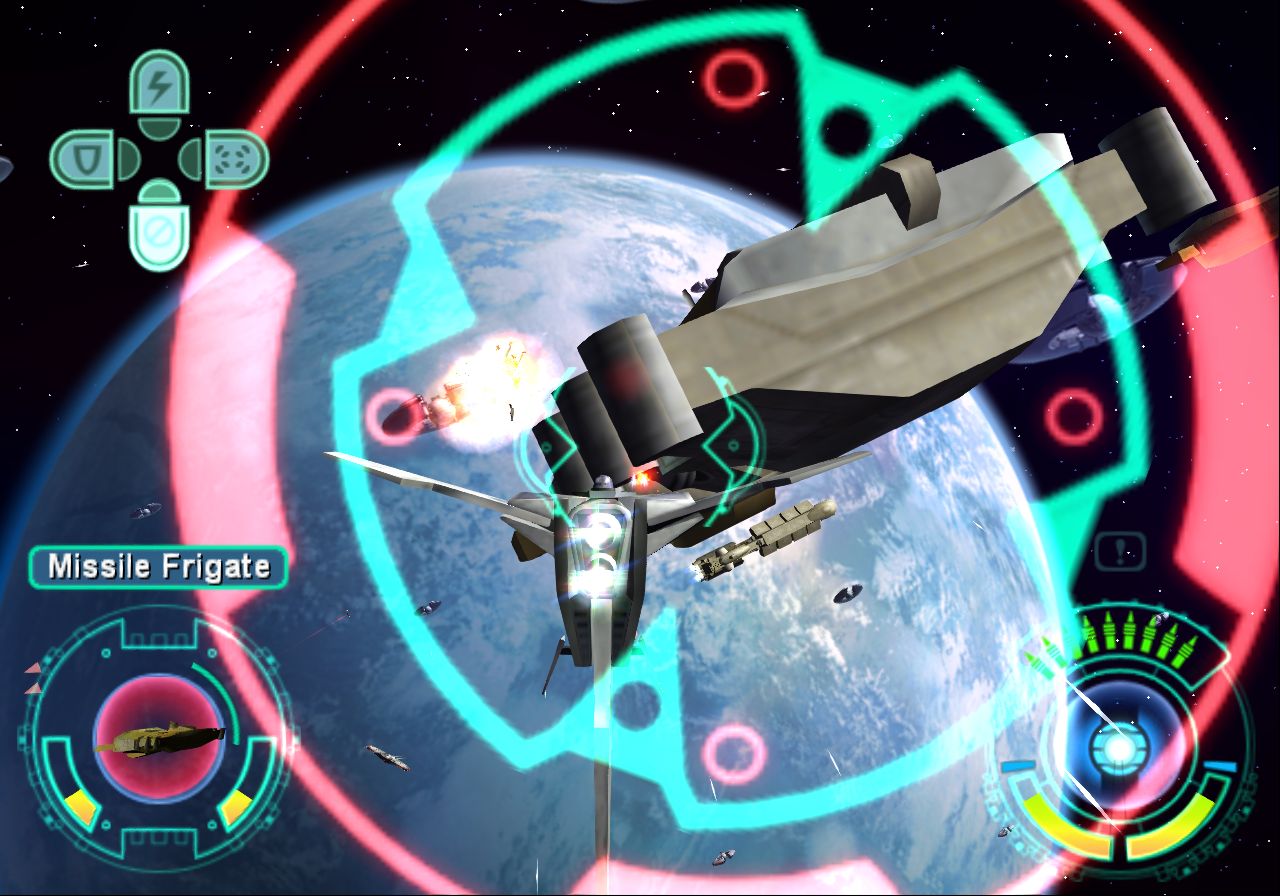Activate the lightning bolt command icon

tap(159, 86)
